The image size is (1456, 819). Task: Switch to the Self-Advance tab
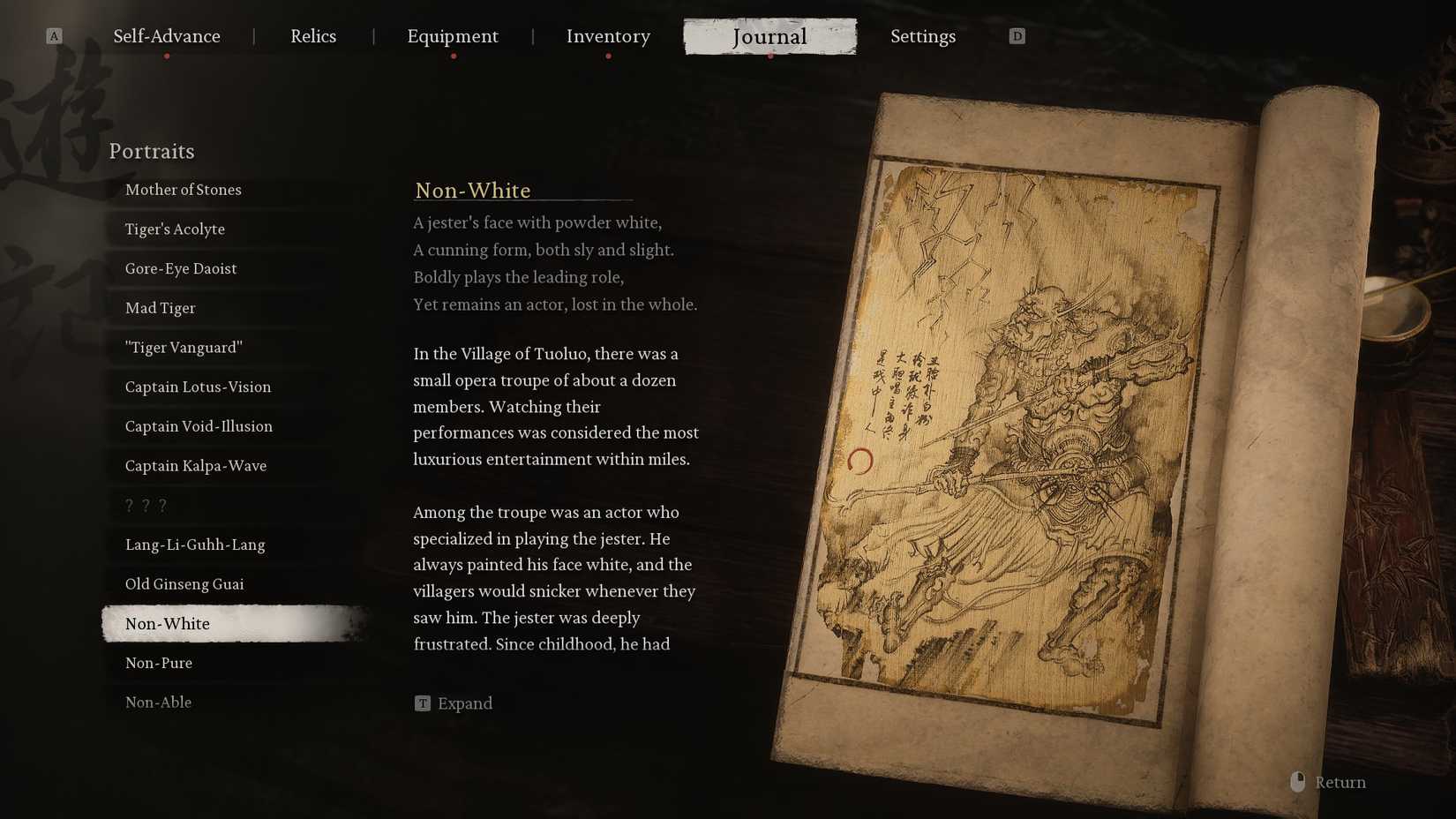(x=167, y=36)
